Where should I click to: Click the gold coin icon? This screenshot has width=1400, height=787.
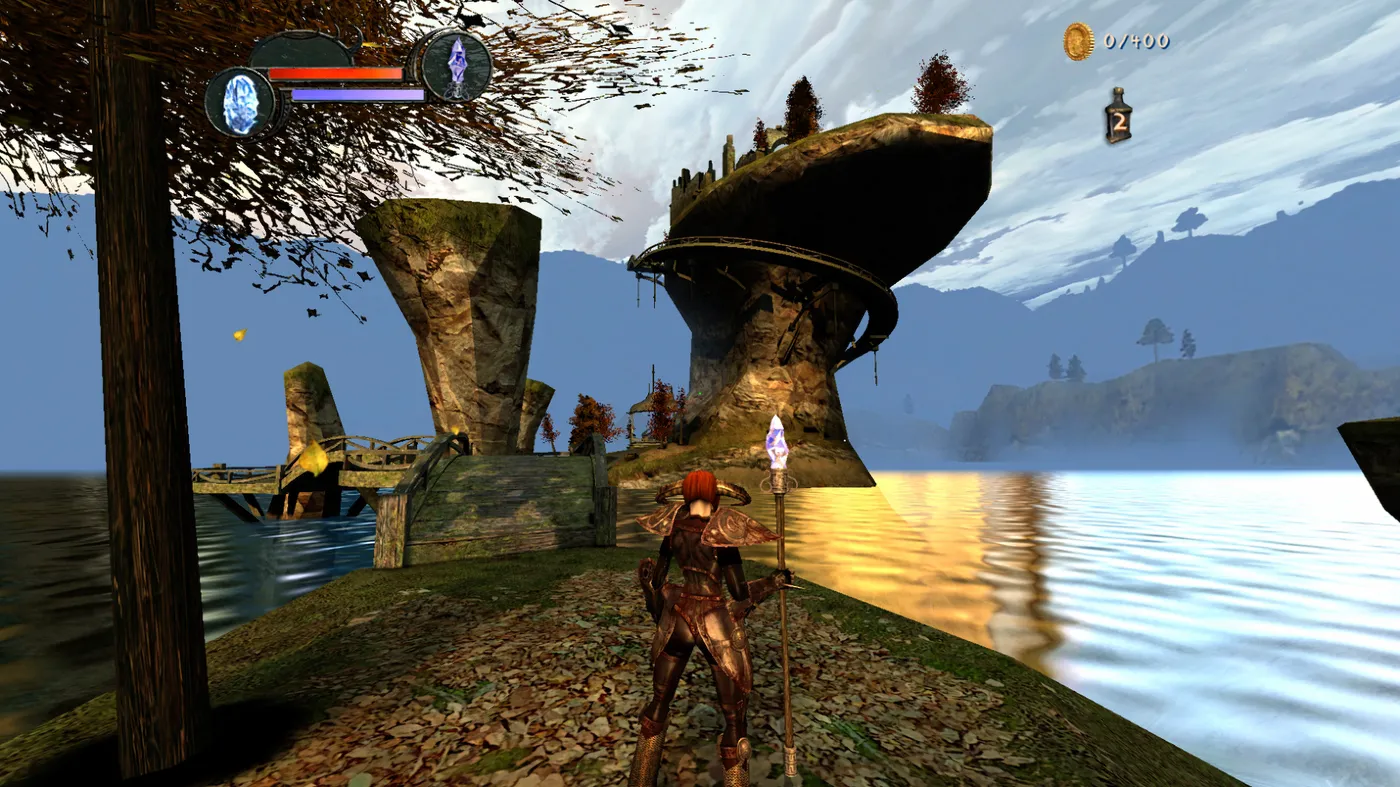[1078, 42]
